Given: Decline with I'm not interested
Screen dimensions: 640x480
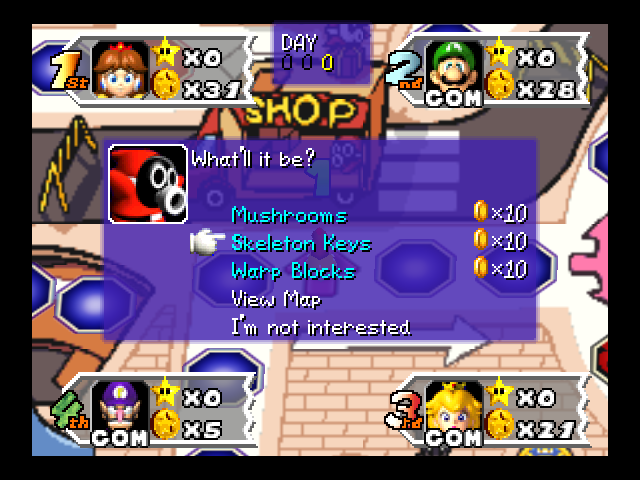Looking at the screenshot, I should click(x=320, y=327).
